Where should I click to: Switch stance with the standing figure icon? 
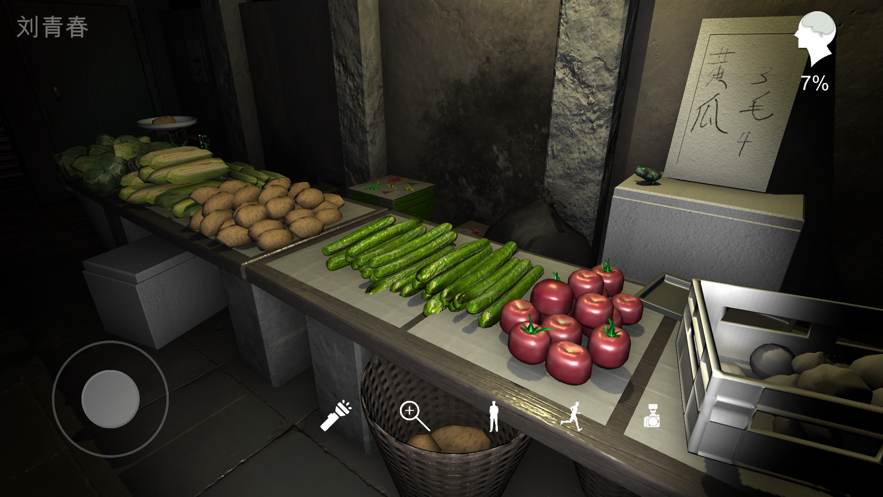[x=493, y=416]
